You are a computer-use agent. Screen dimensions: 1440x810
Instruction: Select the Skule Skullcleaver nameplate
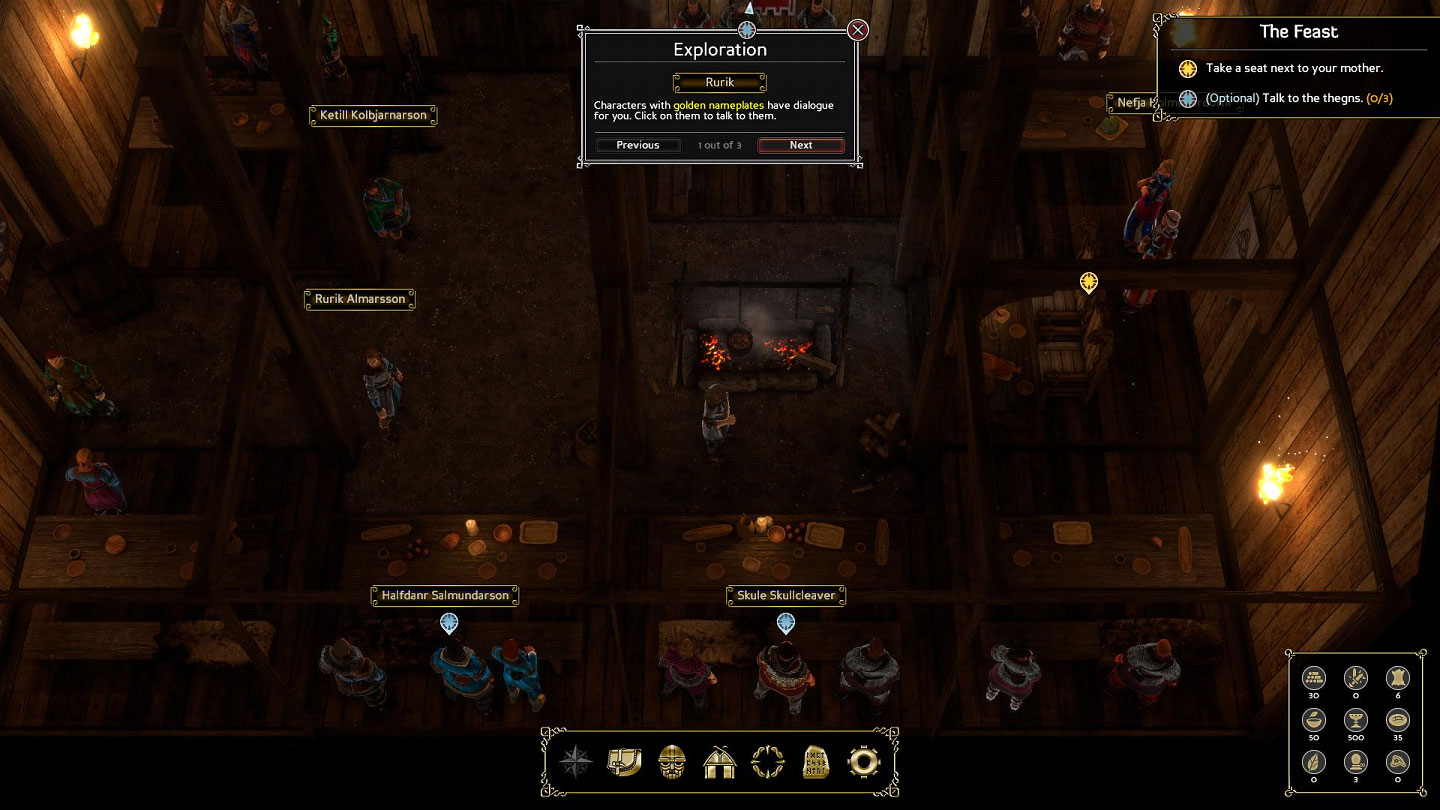click(786, 596)
